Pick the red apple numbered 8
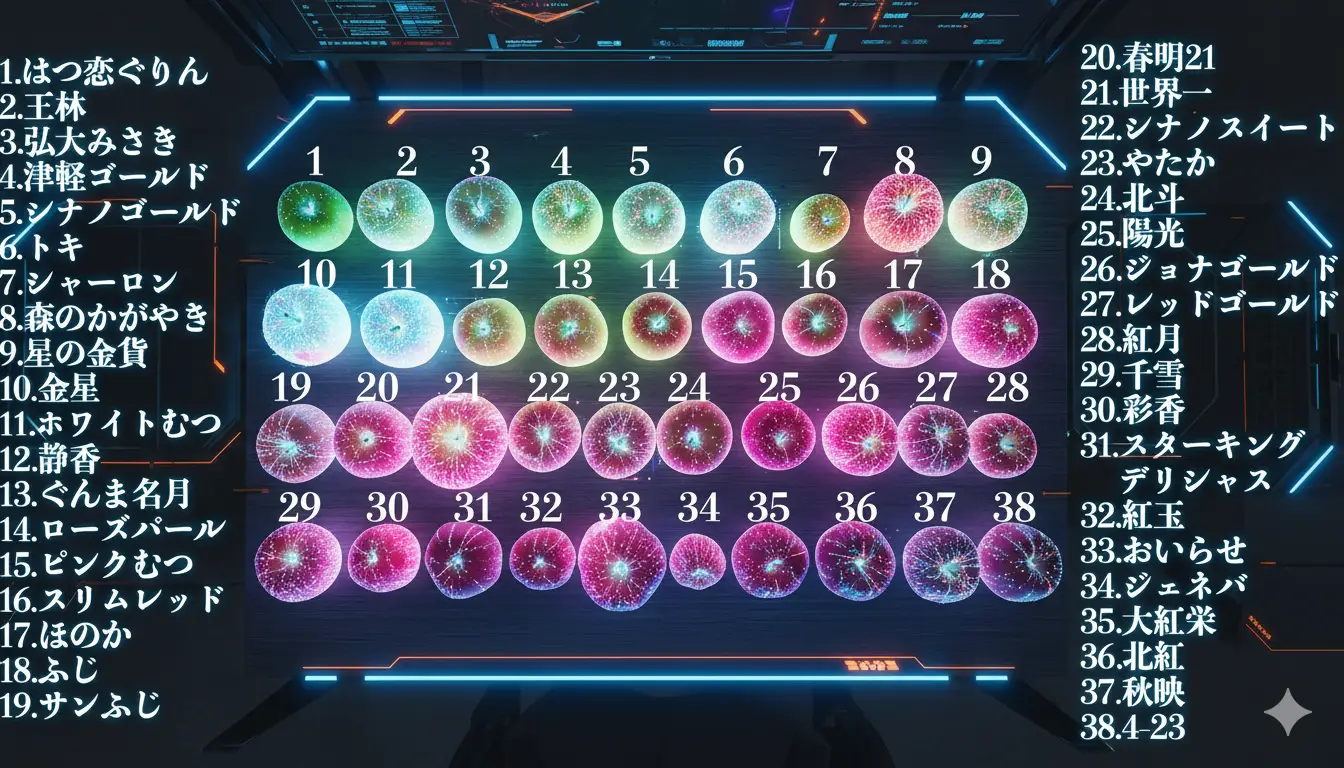Image resolution: width=1344 pixels, height=768 pixels. (903, 212)
